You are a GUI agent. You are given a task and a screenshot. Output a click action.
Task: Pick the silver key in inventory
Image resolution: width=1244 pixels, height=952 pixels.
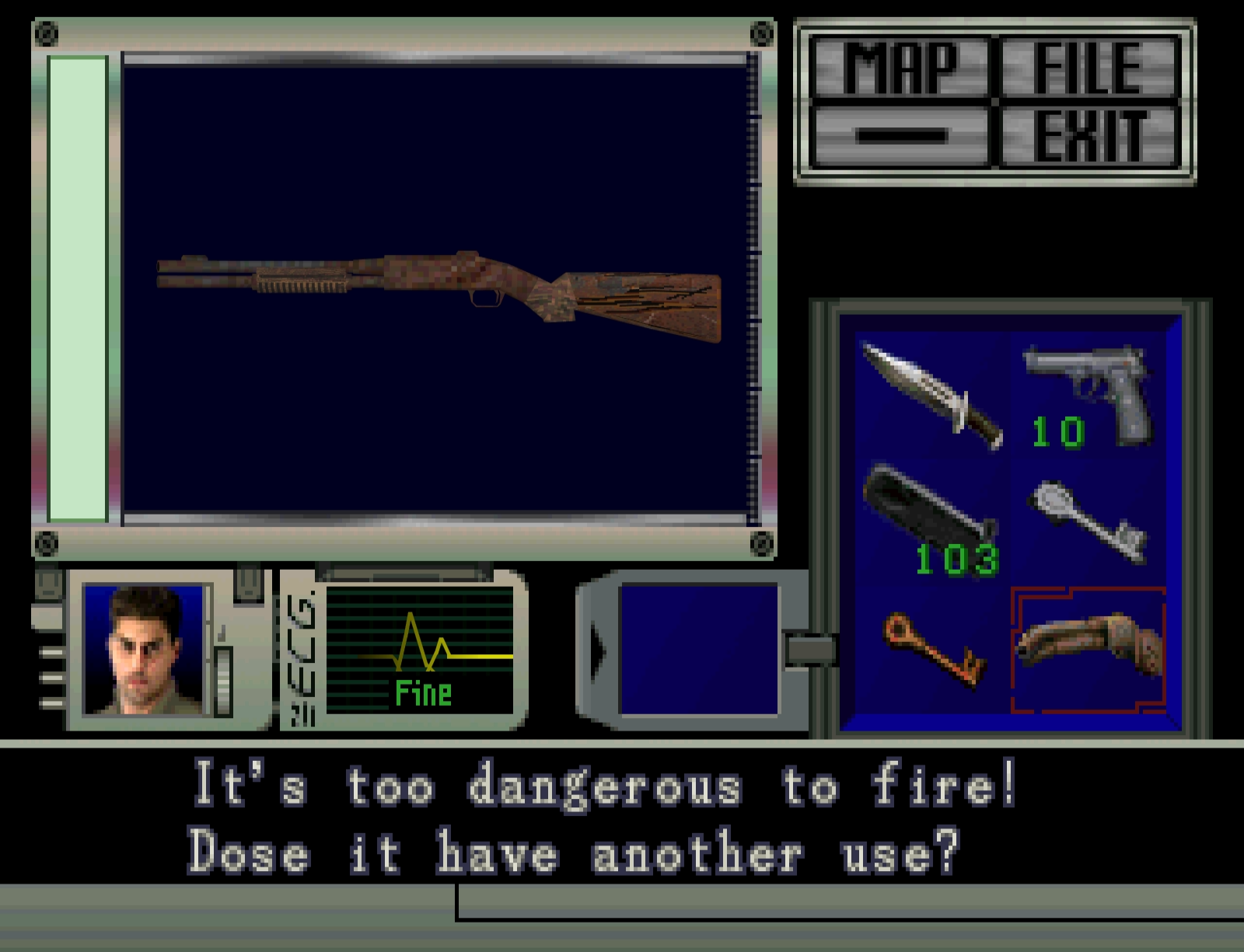point(1090,519)
